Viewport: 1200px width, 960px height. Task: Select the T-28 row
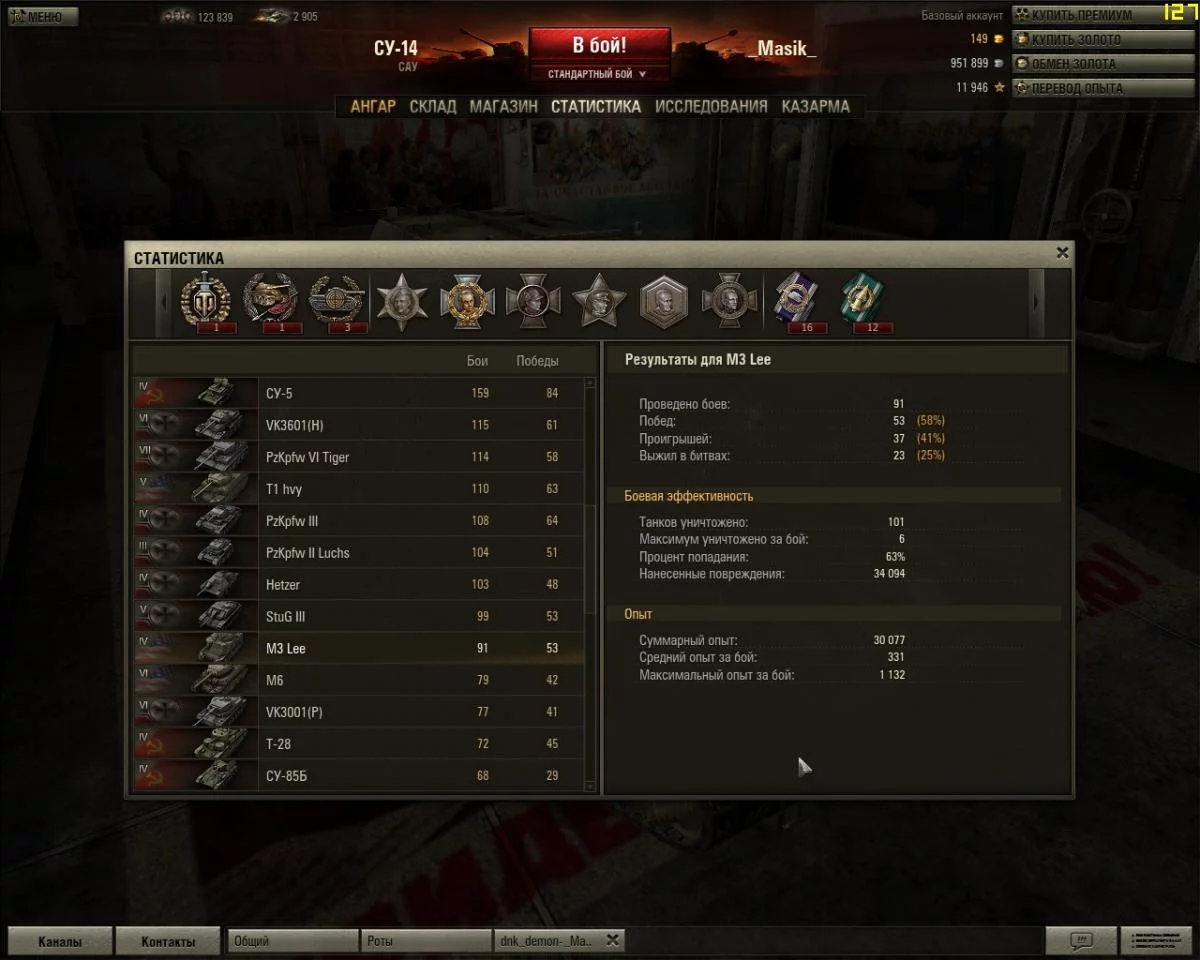360,744
